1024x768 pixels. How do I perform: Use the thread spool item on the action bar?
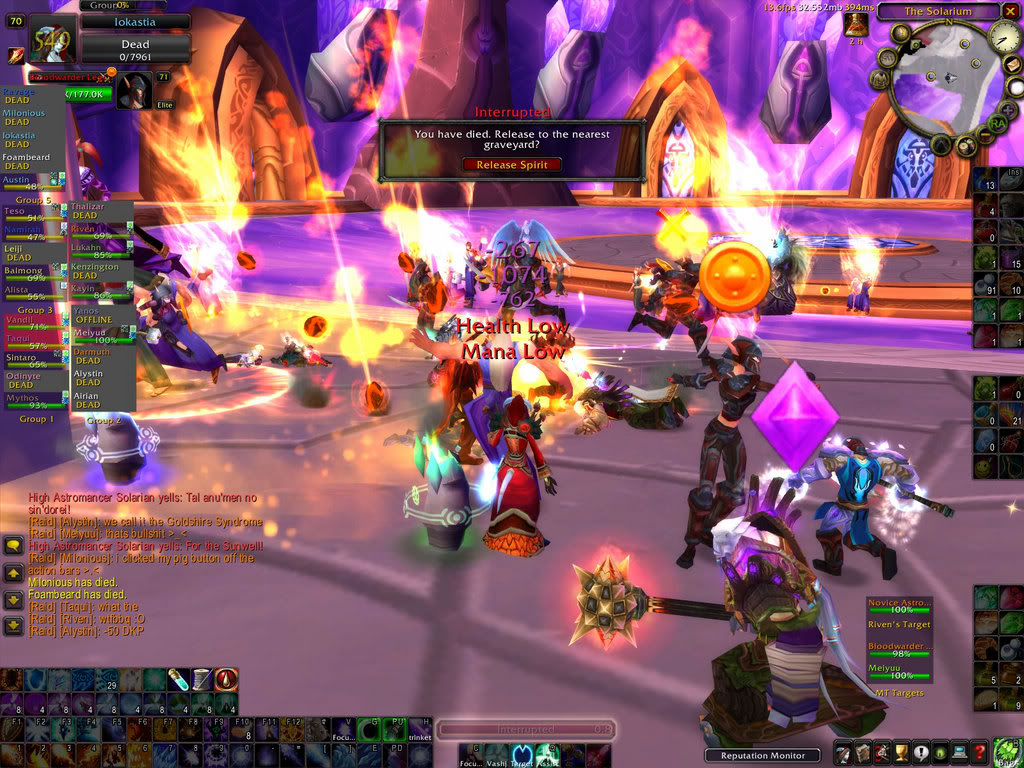coord(203,680)
